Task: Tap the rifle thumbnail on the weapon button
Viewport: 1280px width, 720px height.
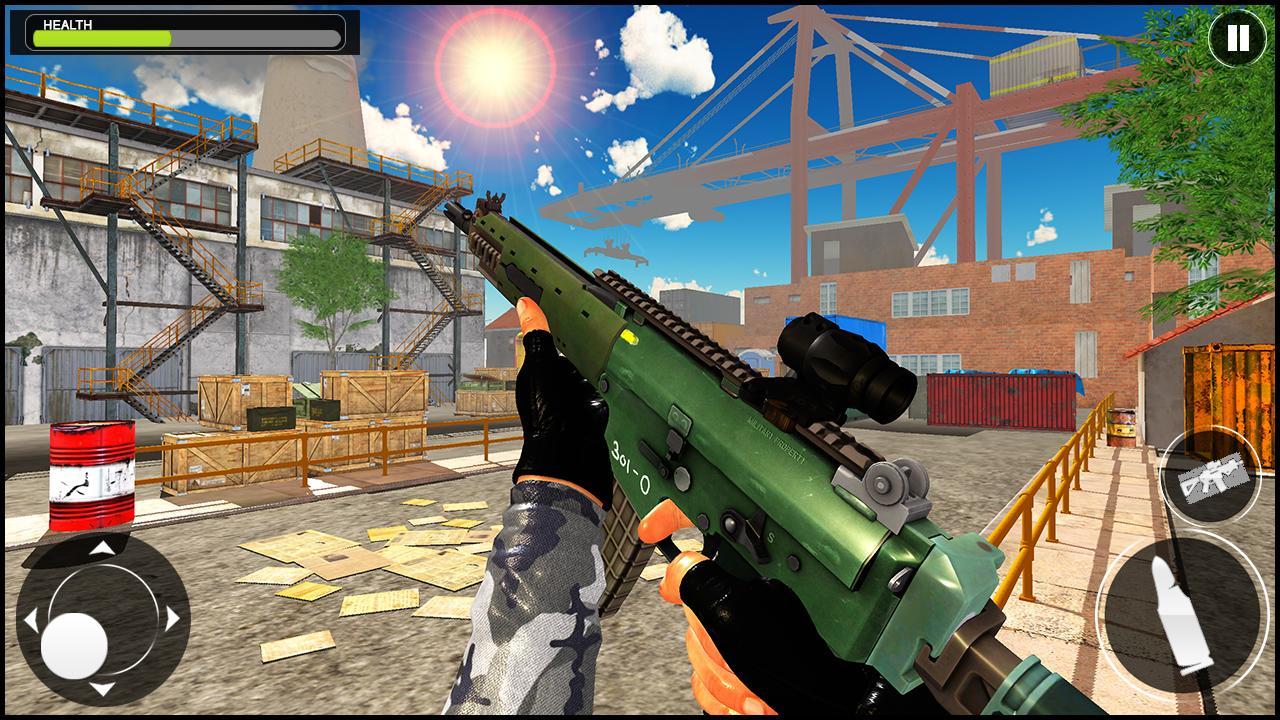Action: tap(1210, 476)
